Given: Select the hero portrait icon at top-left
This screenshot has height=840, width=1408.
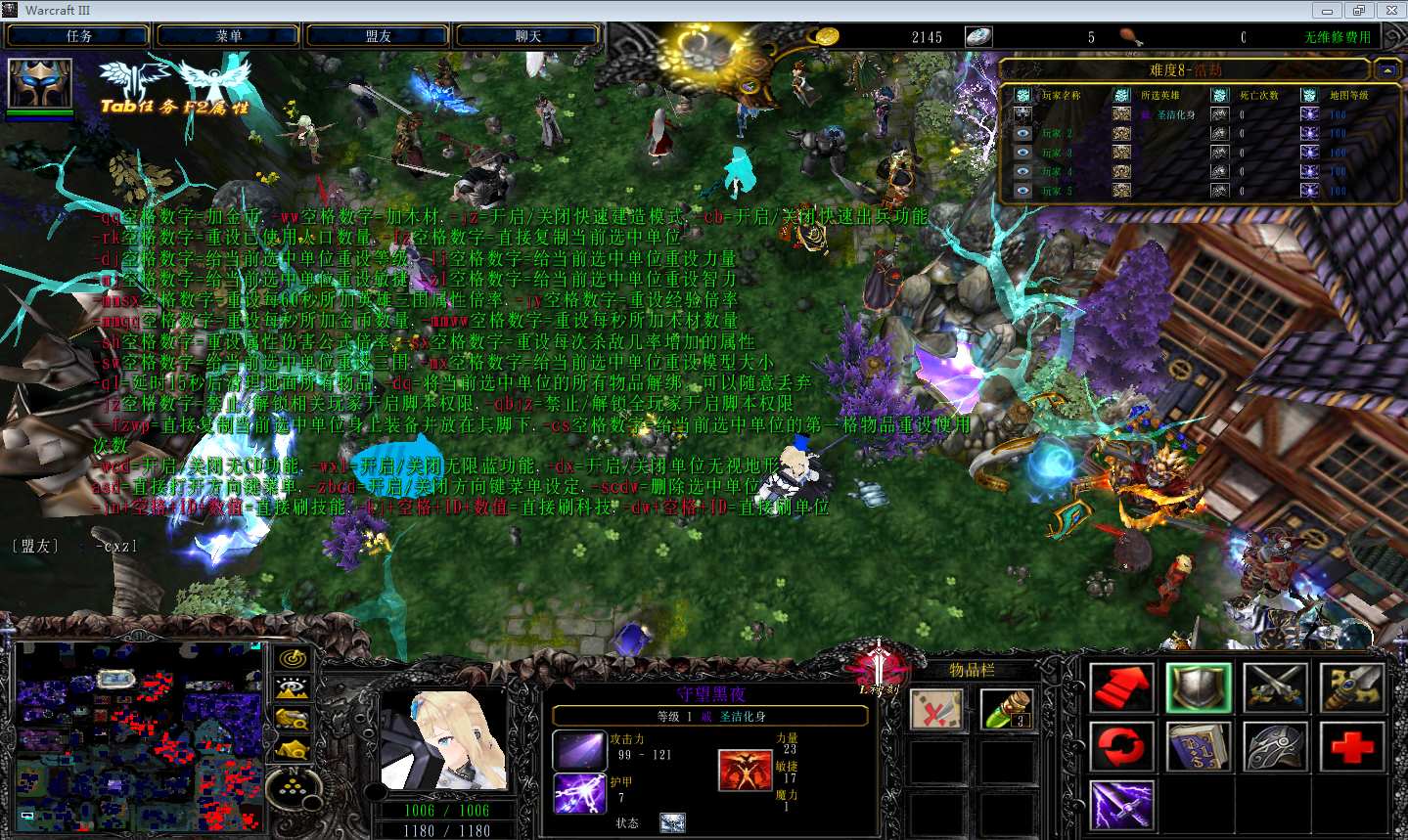Looking at the screenshot, I should [x=40, y=84].
